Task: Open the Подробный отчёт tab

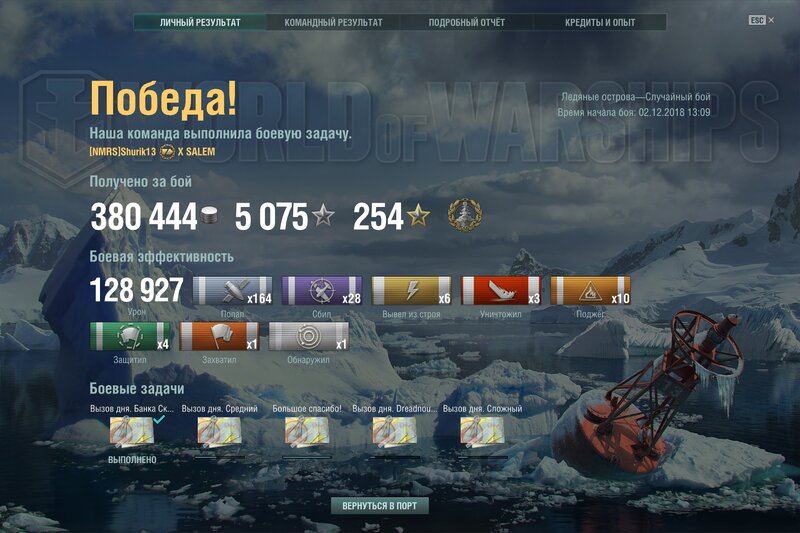Action: tap(466, 22)
